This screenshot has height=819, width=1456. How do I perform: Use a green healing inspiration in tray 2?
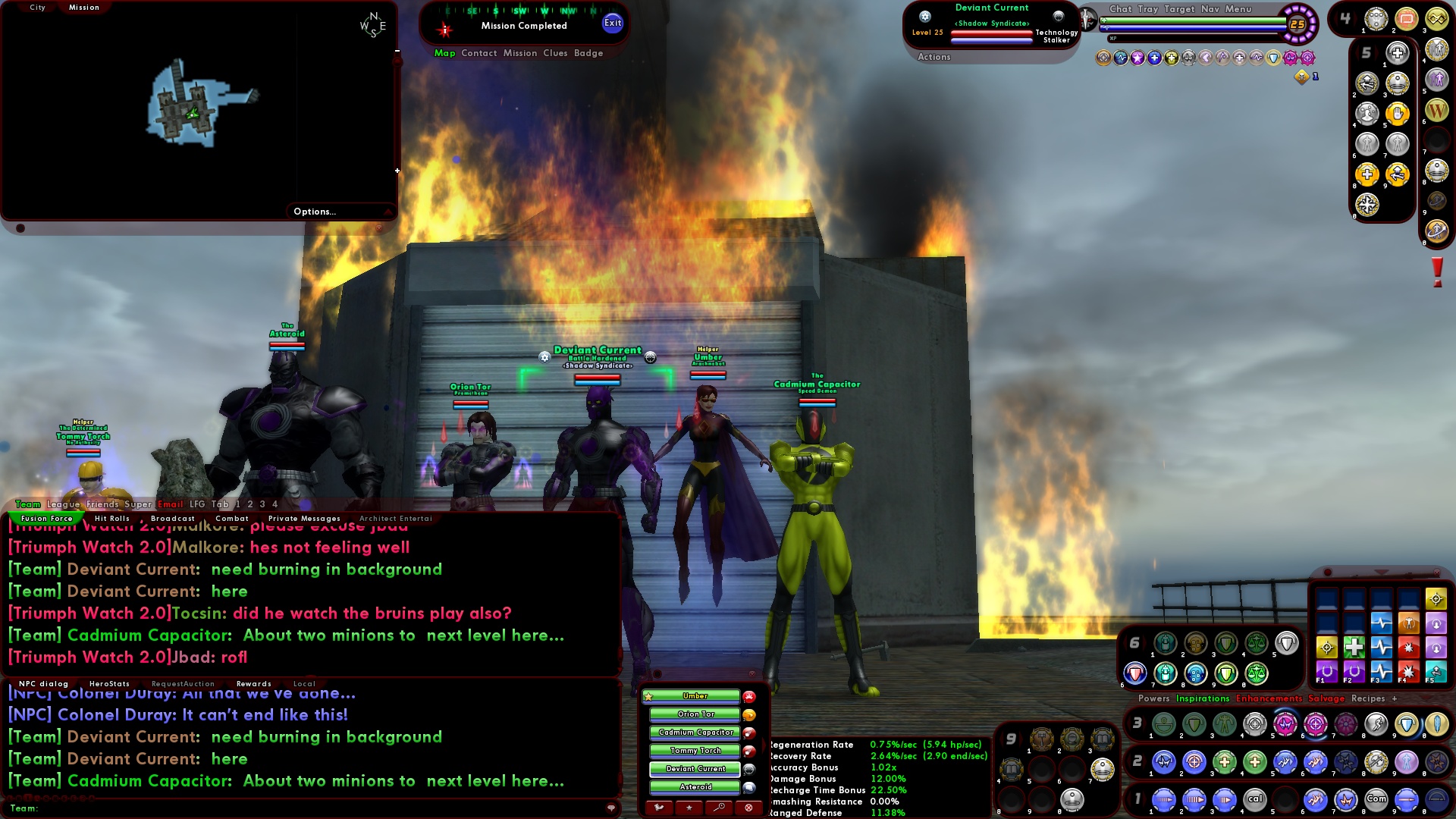coord(1225,761)
